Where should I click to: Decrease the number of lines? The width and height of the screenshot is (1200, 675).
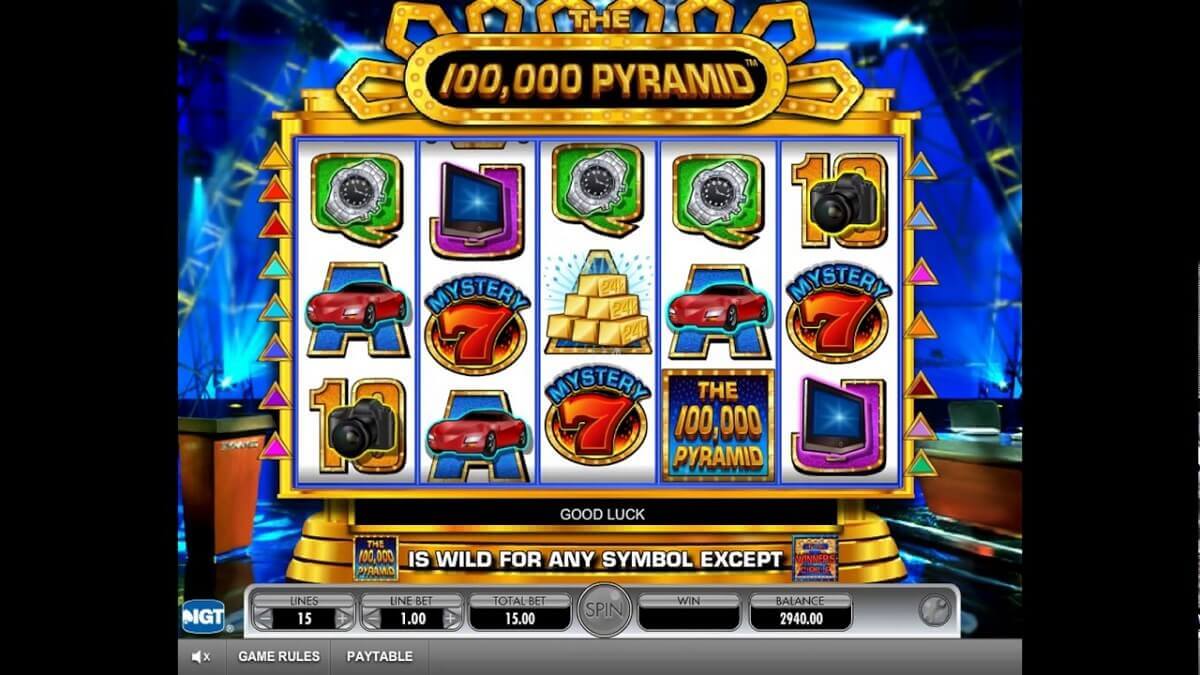coord(263,619)
